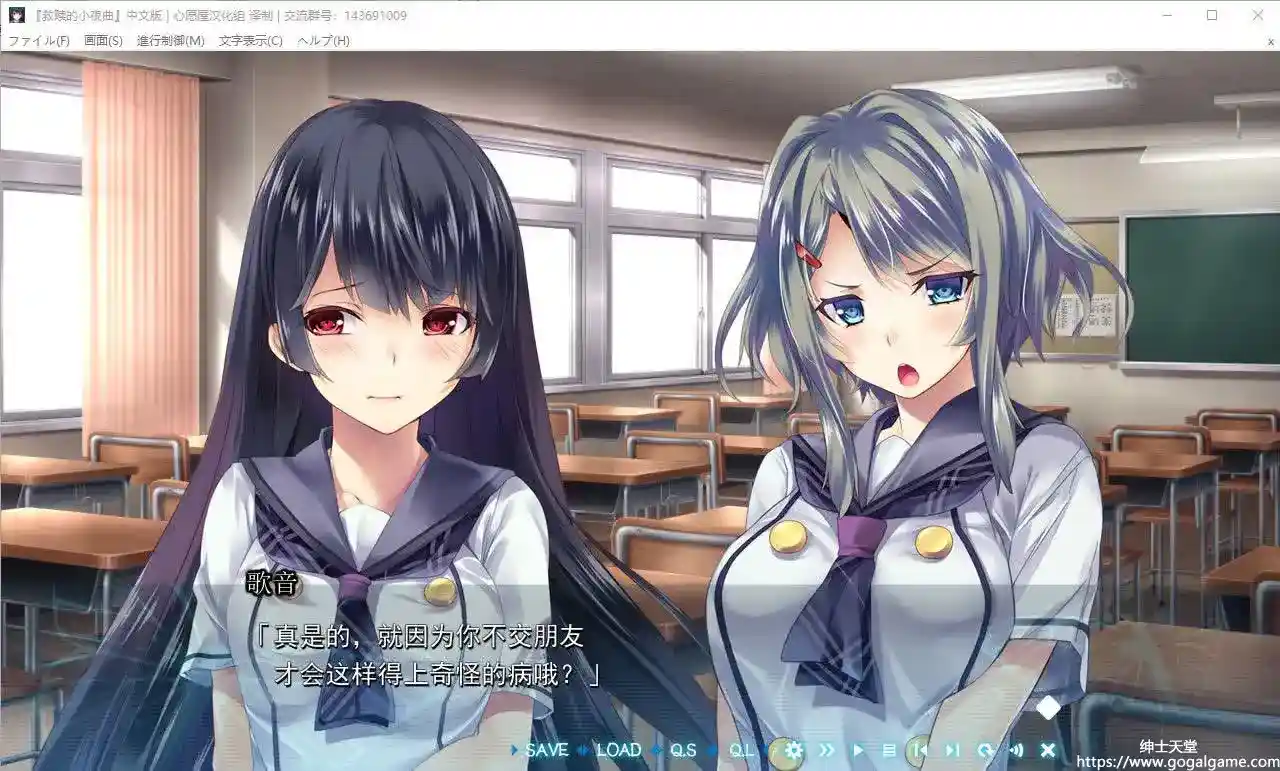Viewport: 1280px width, 771px height.
Task: Start auto-read mode with the play icon
Action: pyautogui.click(x=858, y=749)
